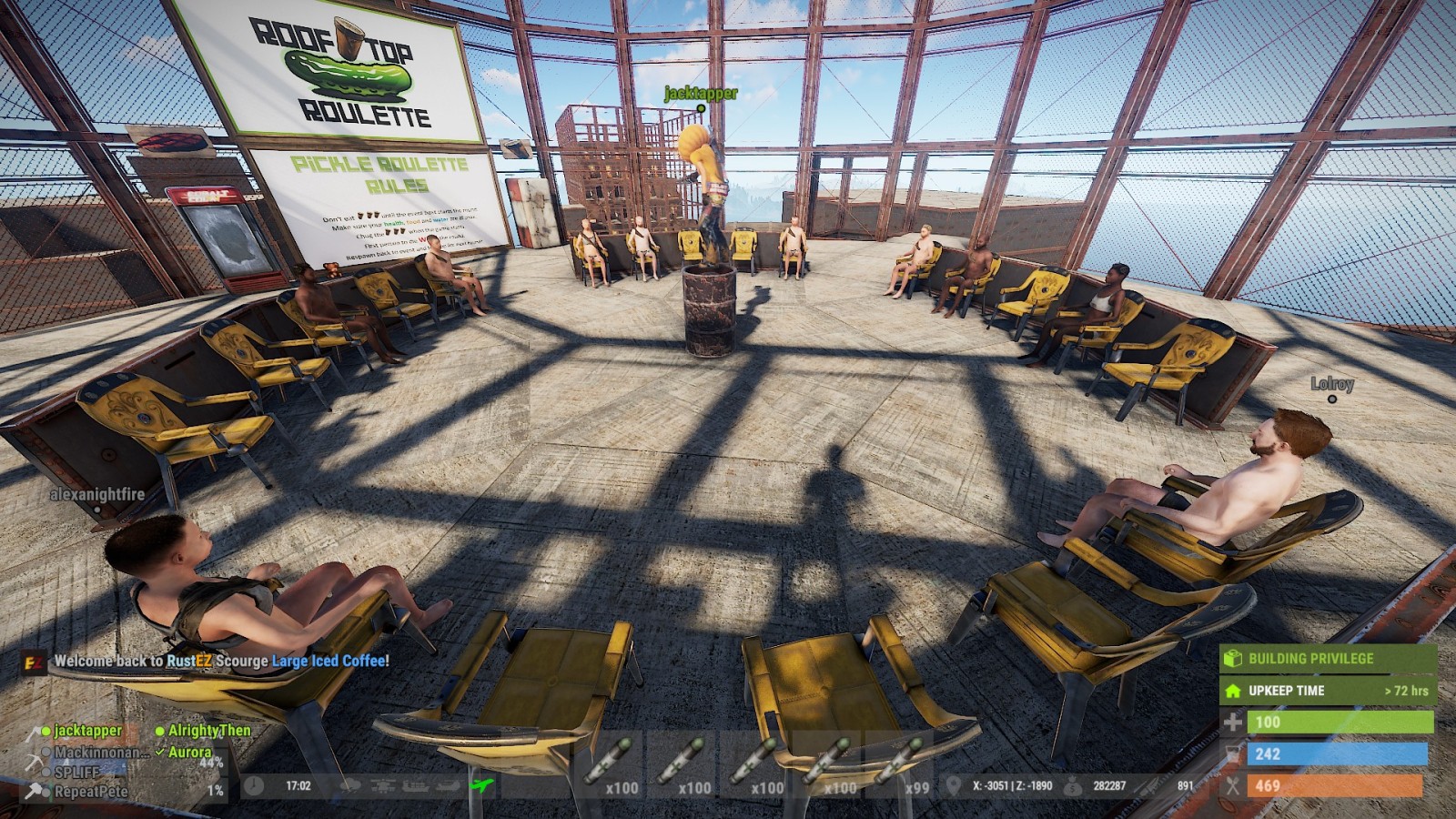
Task: Click the clock icon beside 17:02
Action: coord(255,785)
